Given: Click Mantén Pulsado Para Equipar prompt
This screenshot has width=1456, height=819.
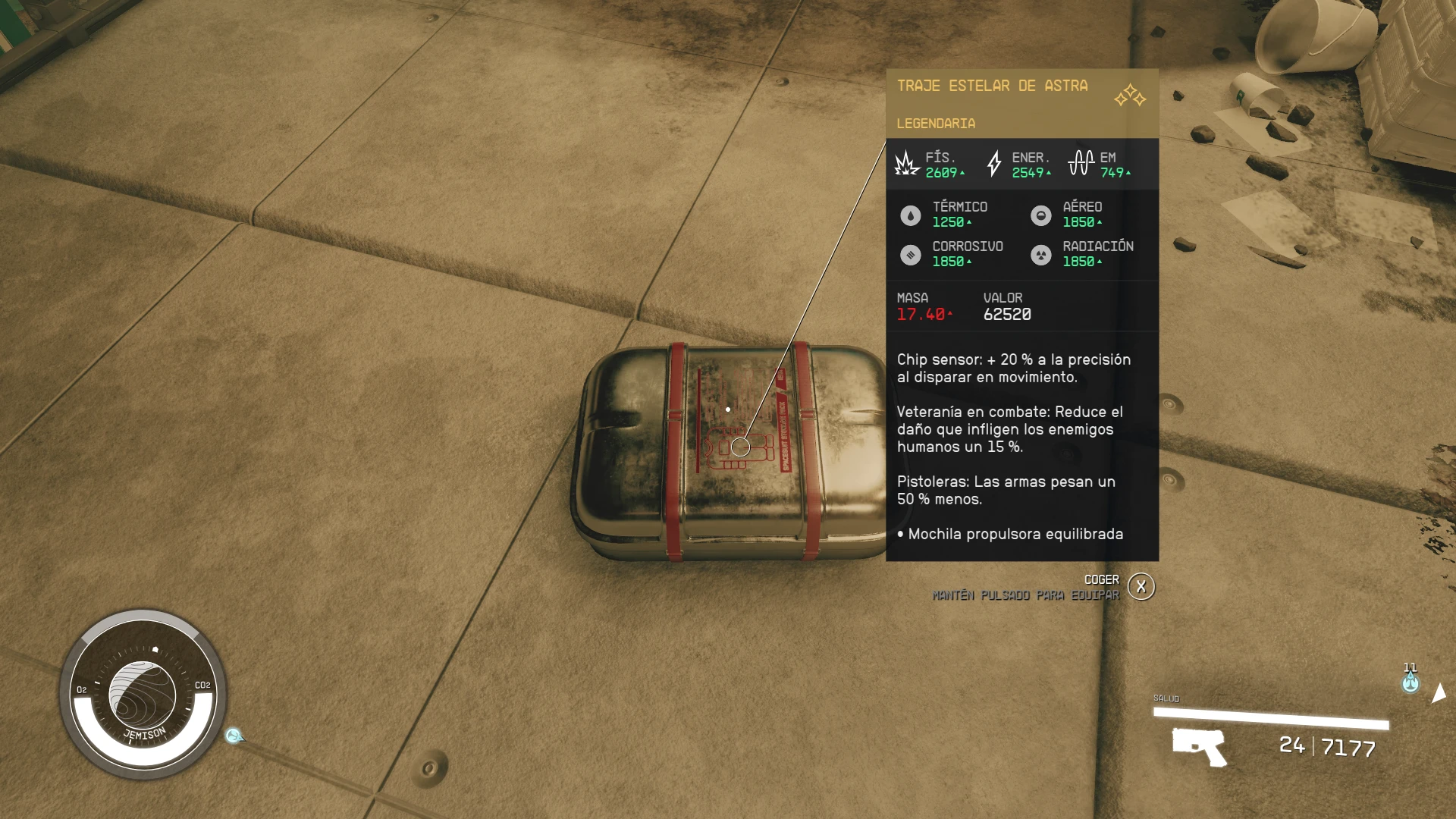Looking at the screenshot, I should (1025, 596).
